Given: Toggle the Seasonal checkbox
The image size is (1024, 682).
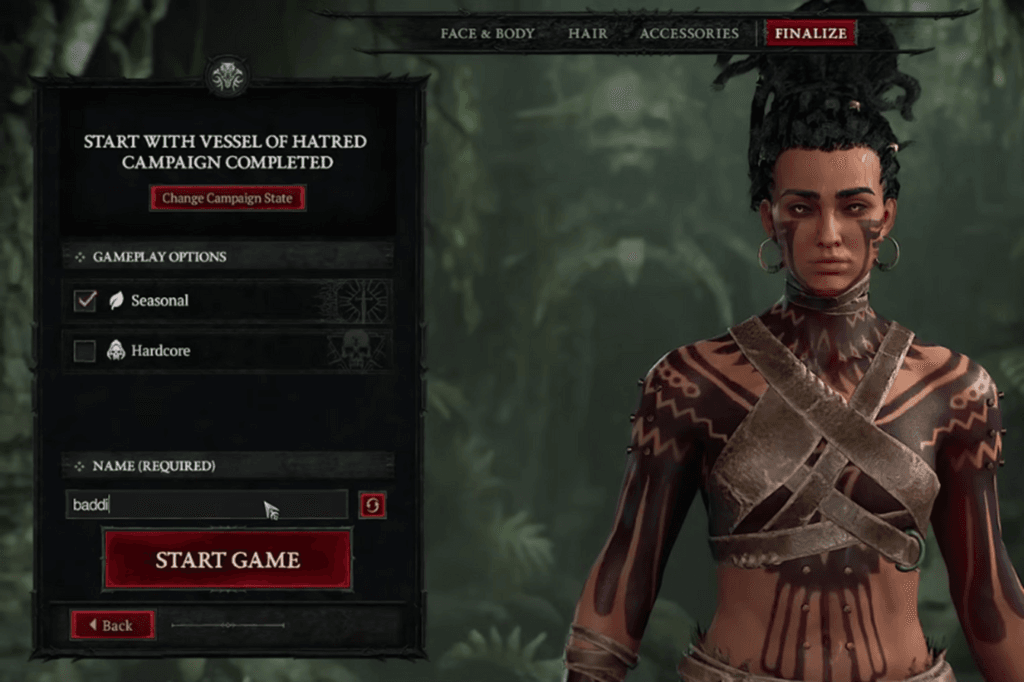Looking at the screenshot, I should (86, 300).
